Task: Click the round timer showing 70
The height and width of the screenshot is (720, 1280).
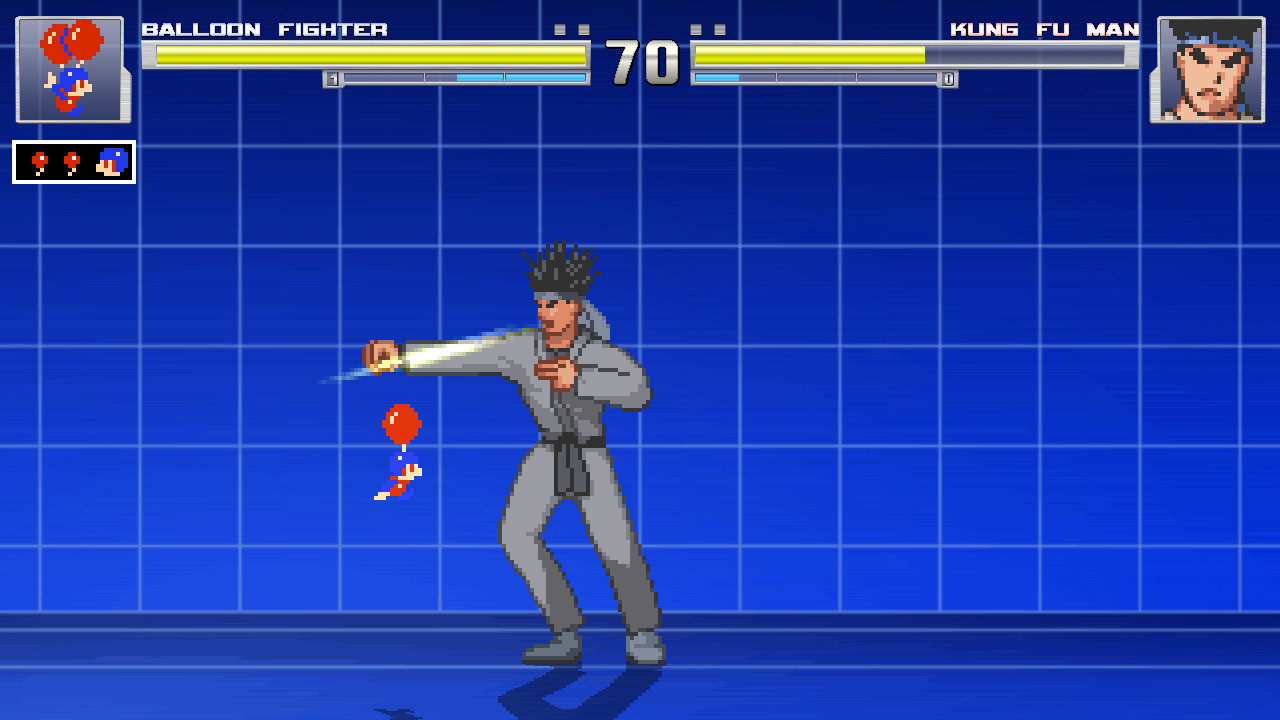Action: (x=640, y=62)
